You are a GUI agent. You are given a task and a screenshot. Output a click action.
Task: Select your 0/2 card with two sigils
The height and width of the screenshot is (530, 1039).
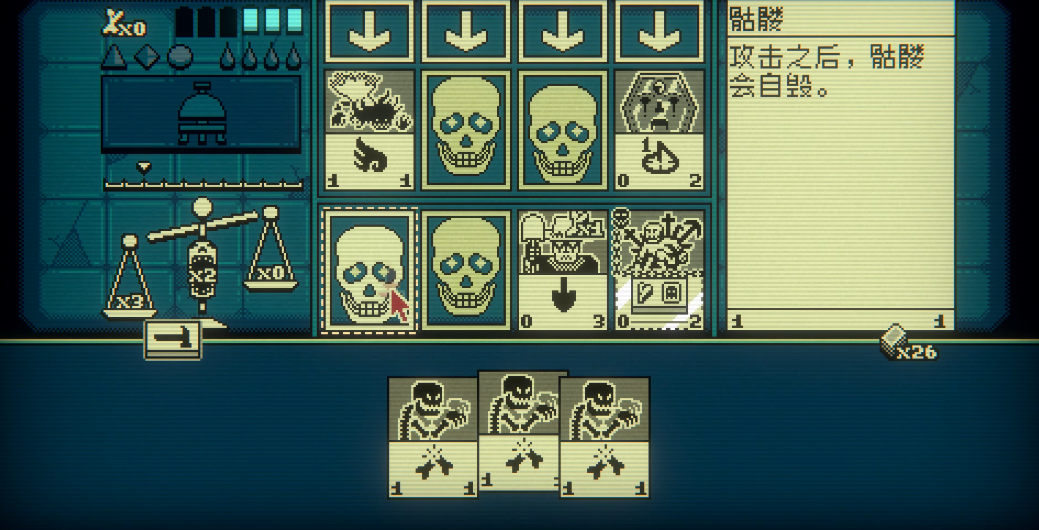pos(658,269)
